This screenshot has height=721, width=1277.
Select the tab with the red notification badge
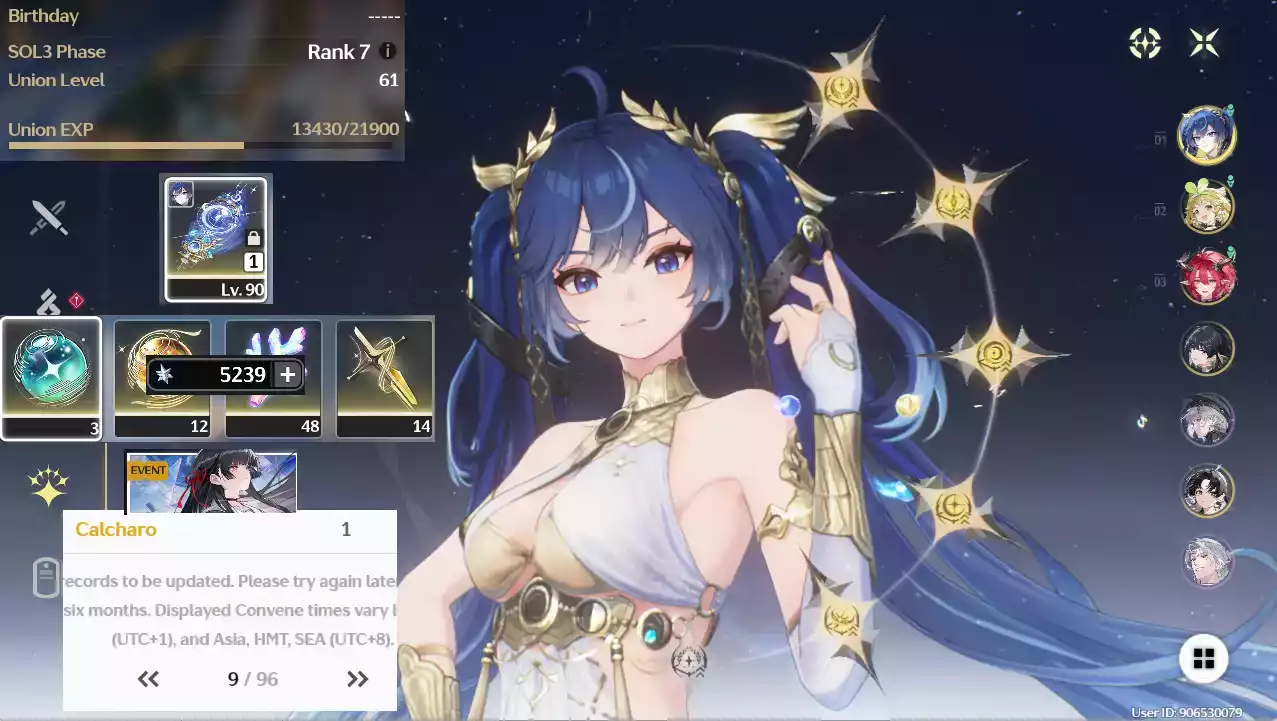(49, 302)
